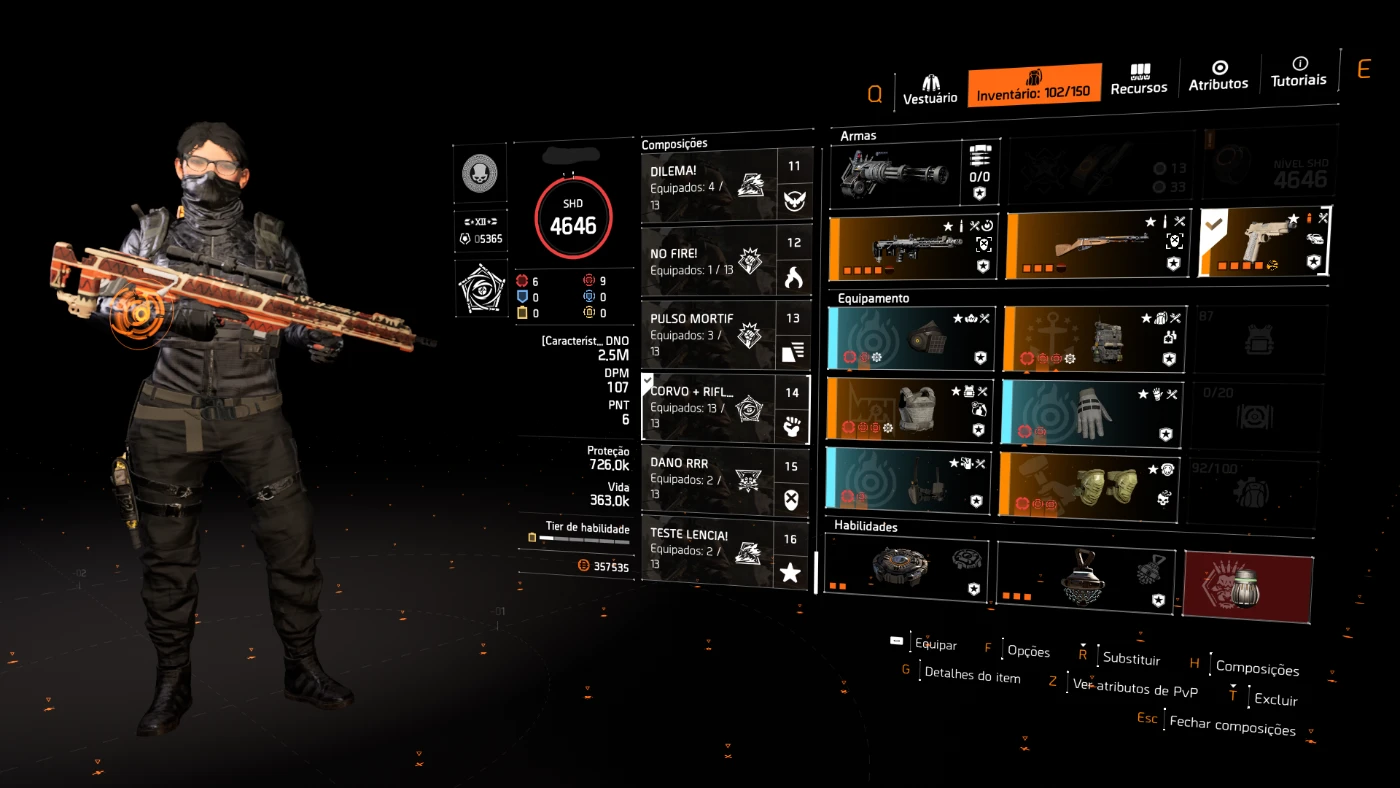The width and height of the screenshot is (1400, 788).
Task: Select the gloves gear slot
Action: [1090, 411]
